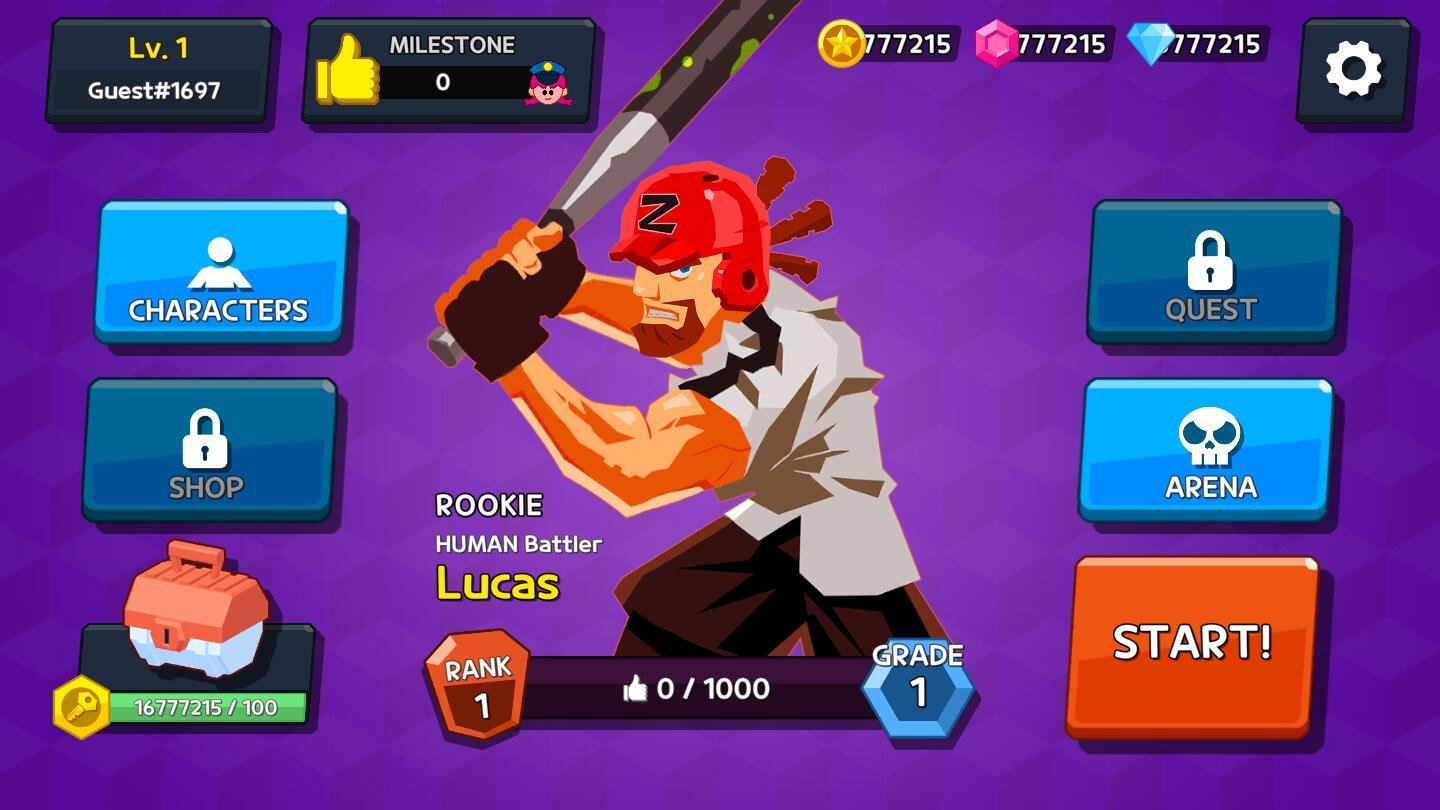The image size is (1440, 810).
Task: Tap the pink gem currency
Action: pyautogui.click(x=997, y=44)
